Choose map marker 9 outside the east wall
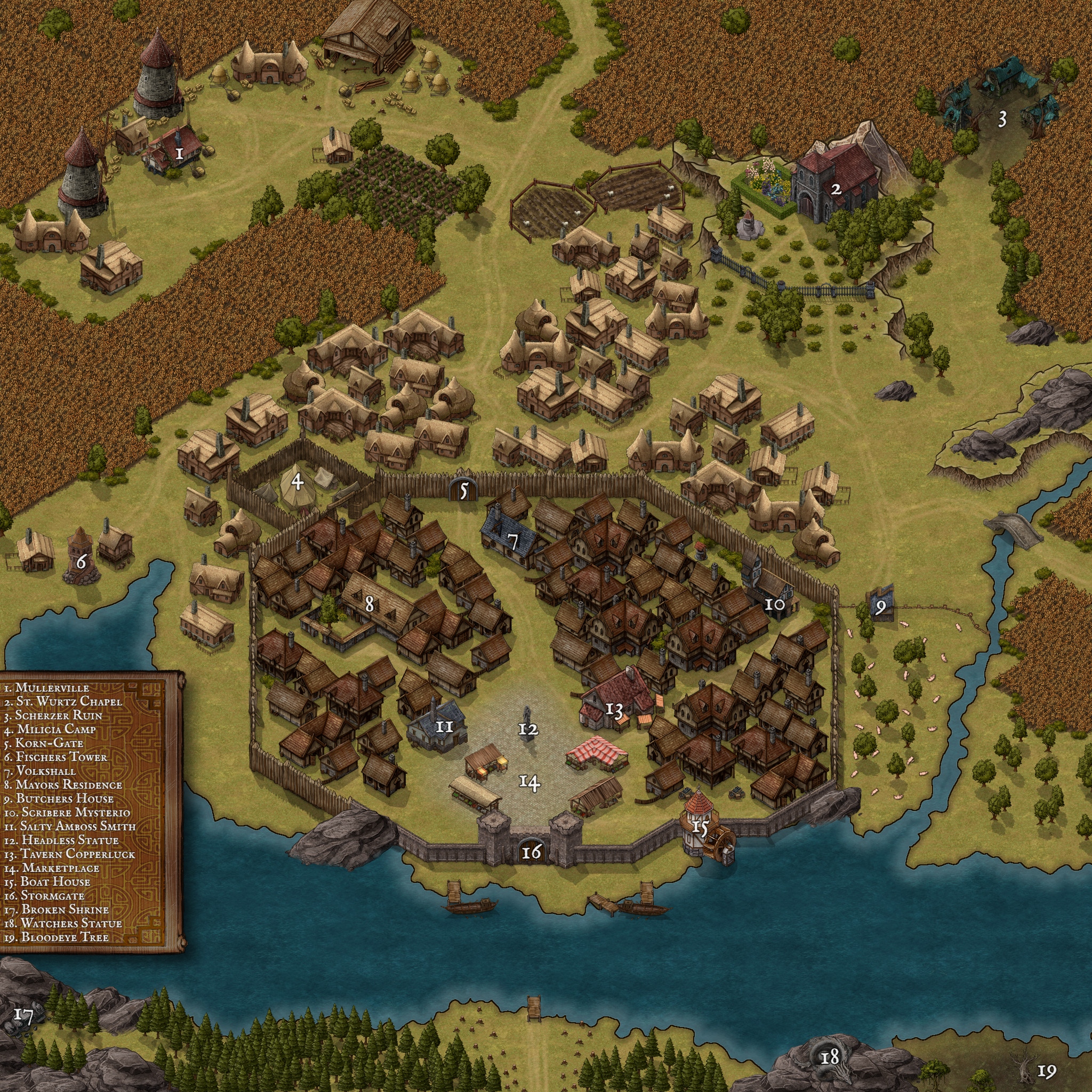Screen dimensions: 1092x1092 (x=880, y=608)
